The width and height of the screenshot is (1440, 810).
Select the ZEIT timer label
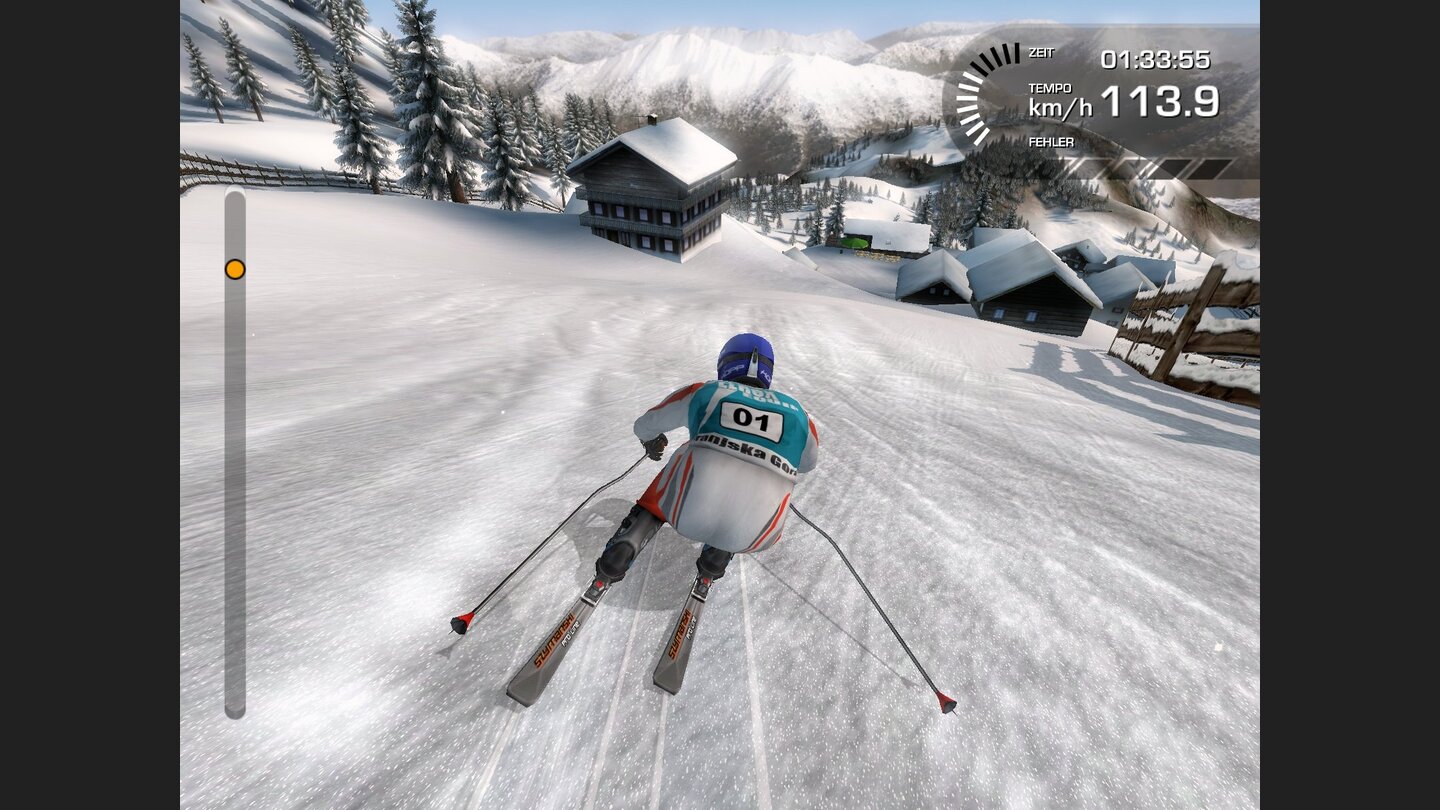(x=1040, y=53)
